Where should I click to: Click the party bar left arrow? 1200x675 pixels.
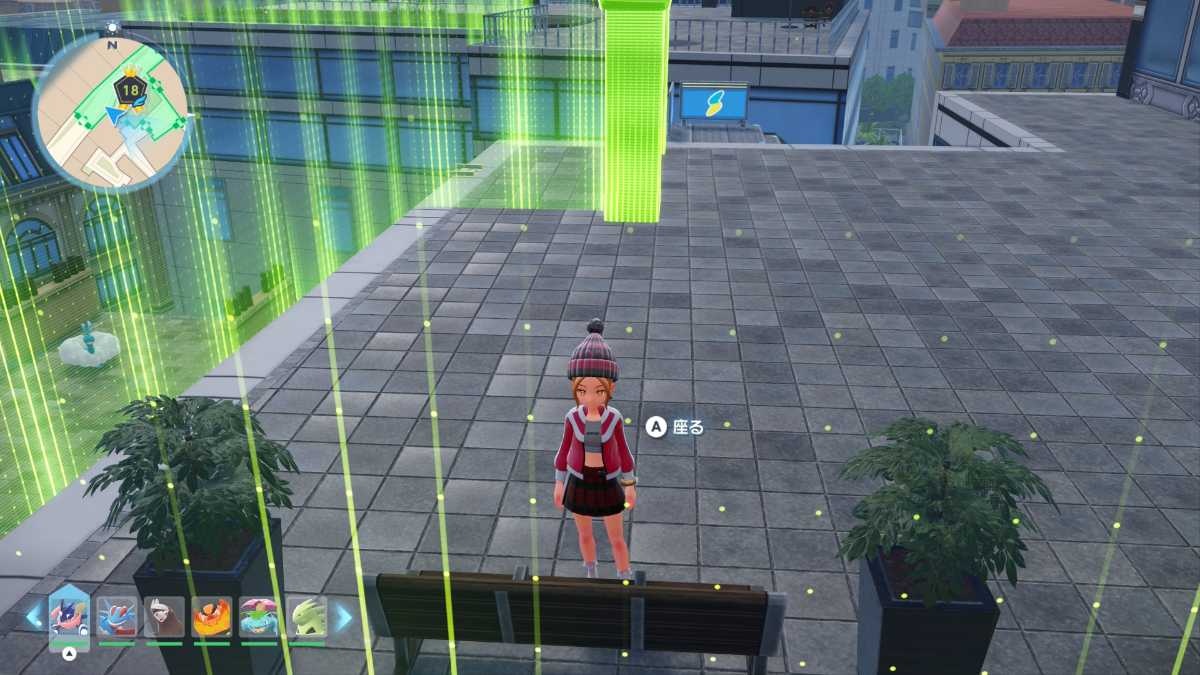click(x=34, y=616)
